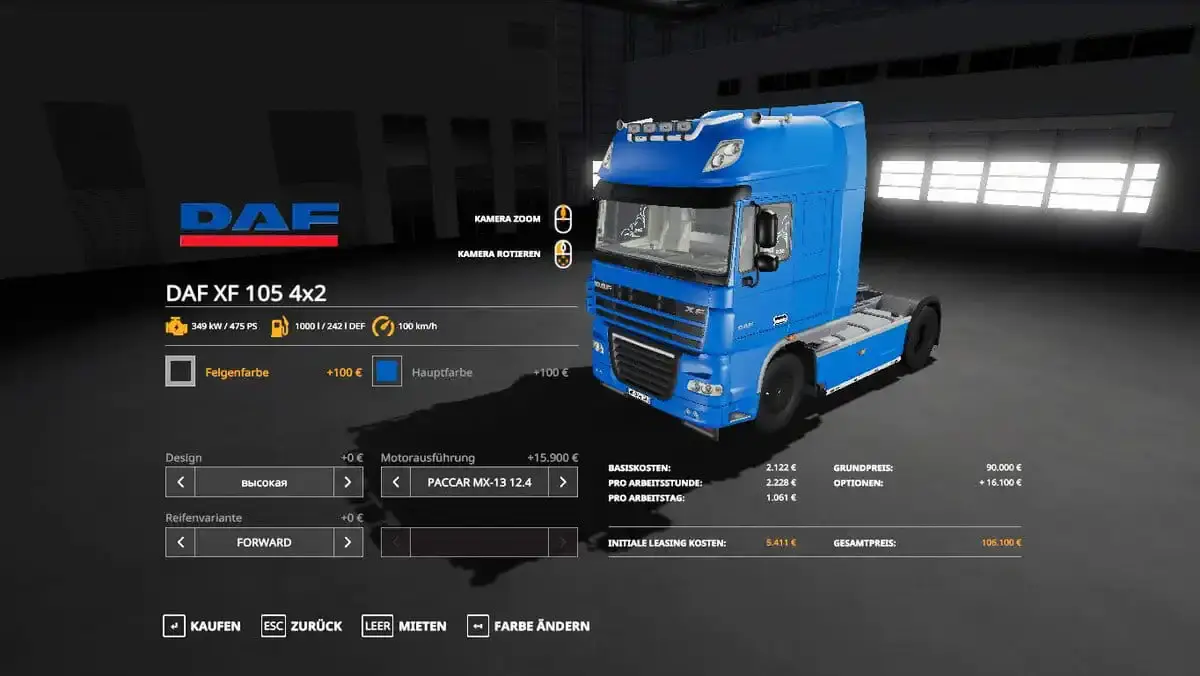Open the Farbe ändern color option
Viewport: 1200px width, 676px height.
(529, 626)
